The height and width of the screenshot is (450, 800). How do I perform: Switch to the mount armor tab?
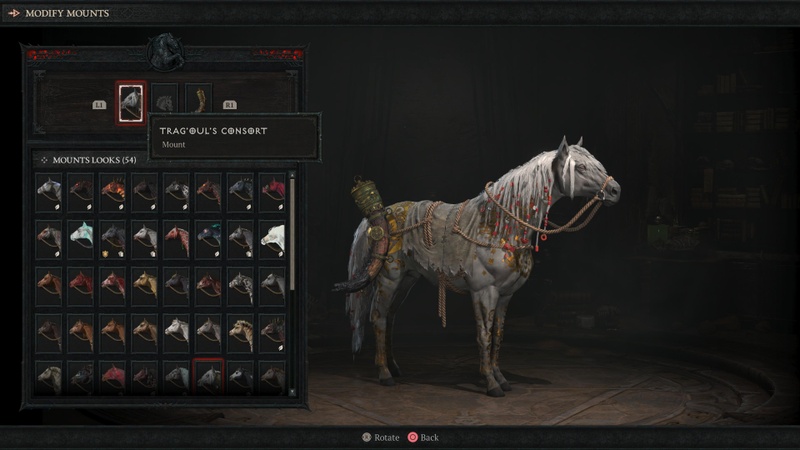point(164,101)
